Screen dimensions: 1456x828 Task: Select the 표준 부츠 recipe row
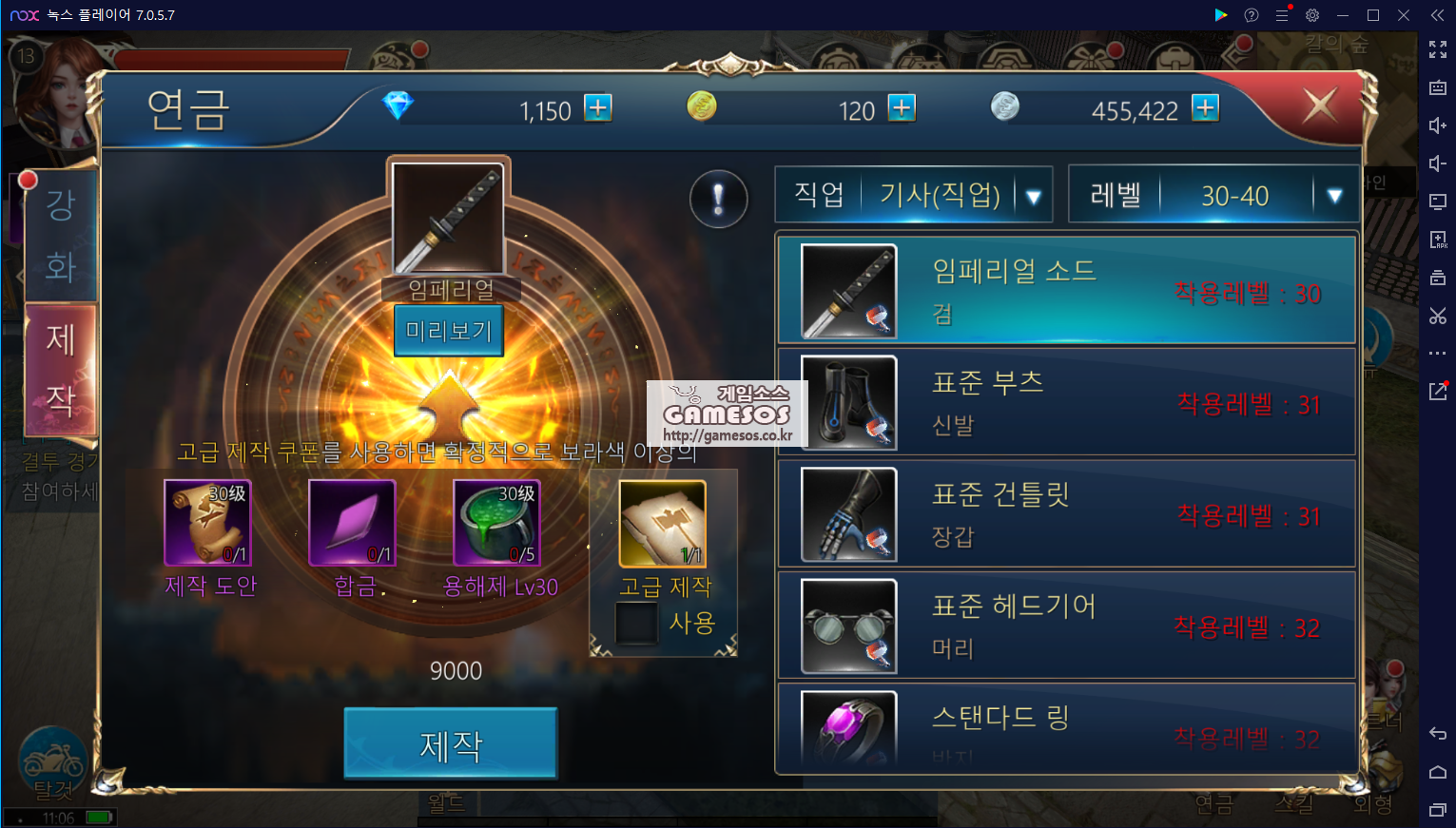pos(1066,402)
